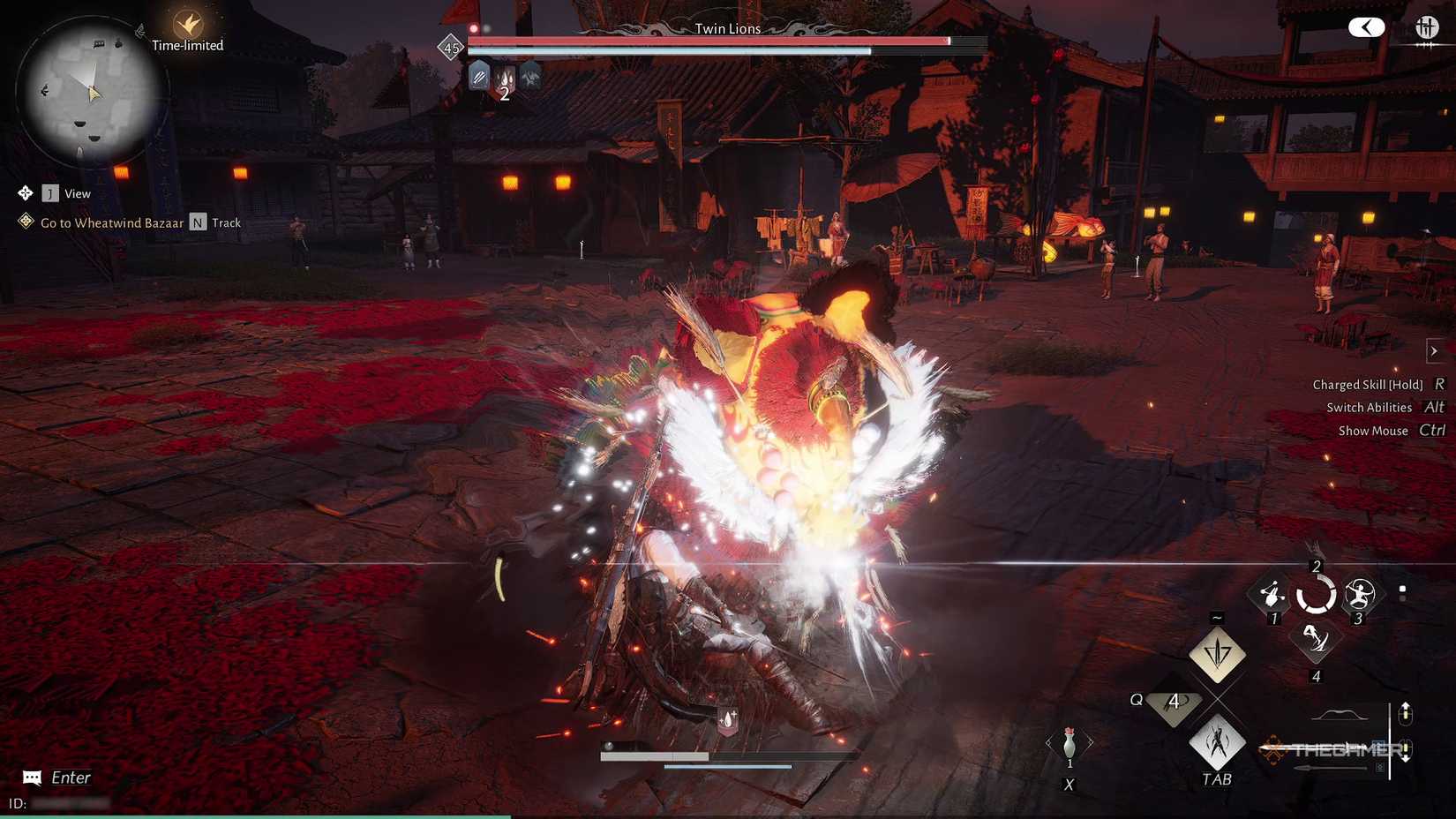Trigger the archer ability on slot 3
The height and width of the screenshot is (819, 1456).
tap(1360, 595)
